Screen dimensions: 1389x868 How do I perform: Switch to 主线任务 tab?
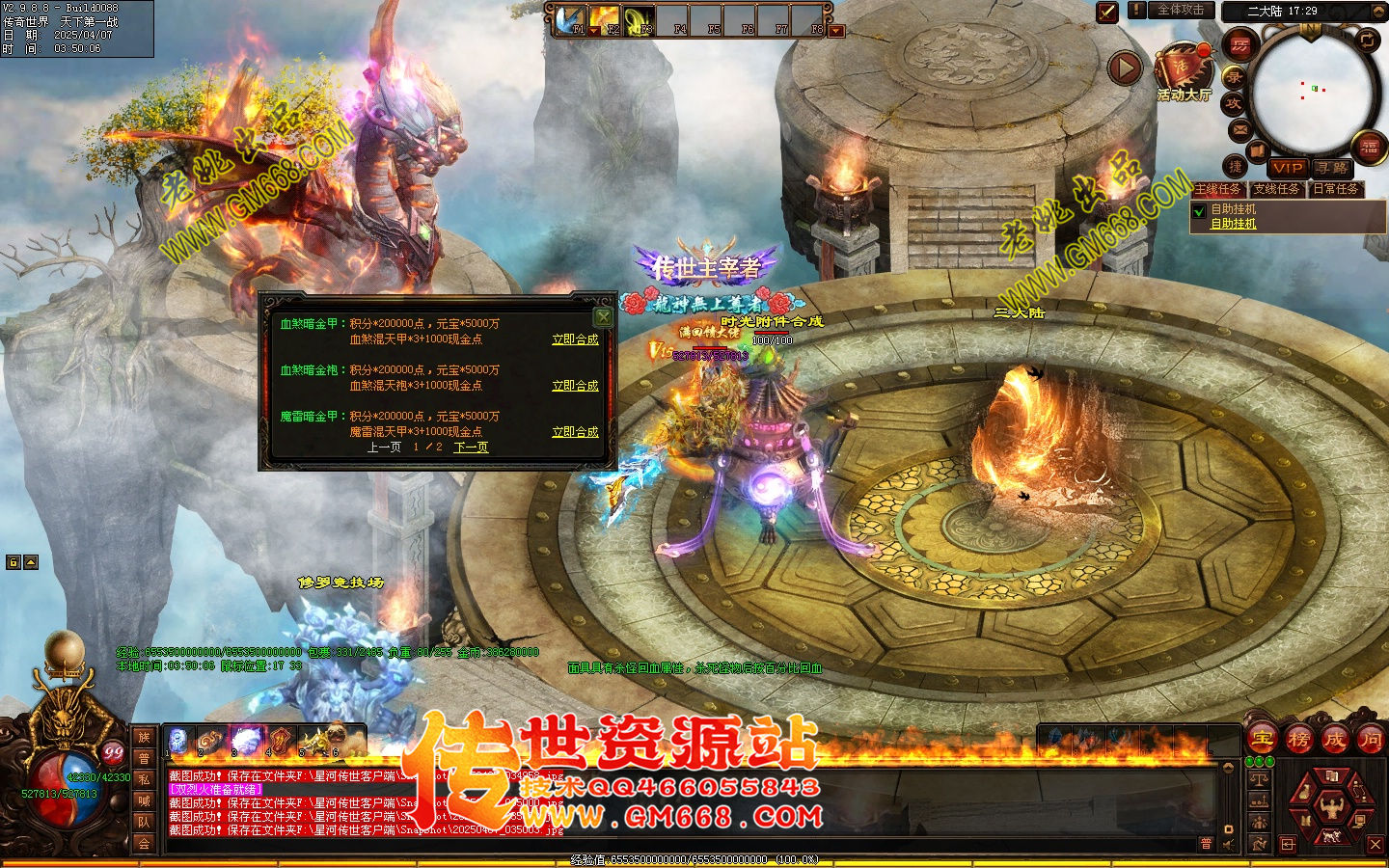[1218, 189]
